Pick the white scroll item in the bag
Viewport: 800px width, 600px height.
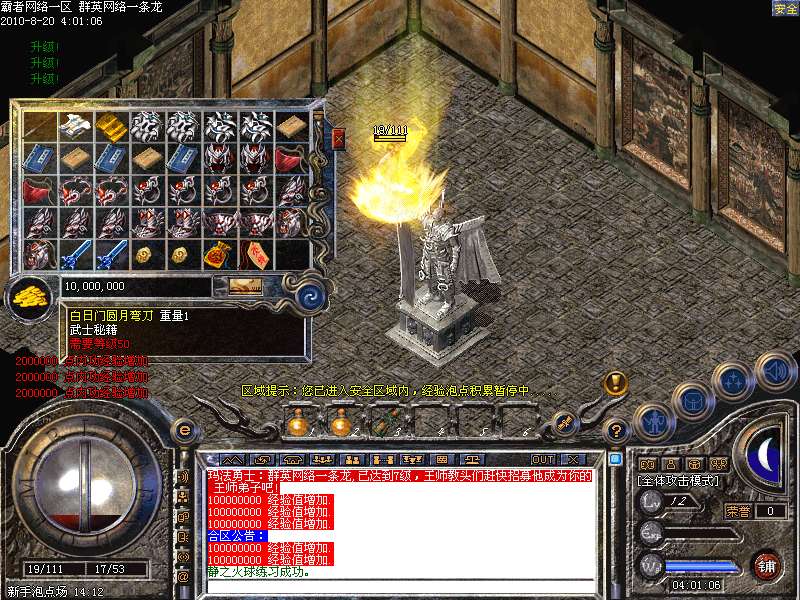(x=74, y=126)
